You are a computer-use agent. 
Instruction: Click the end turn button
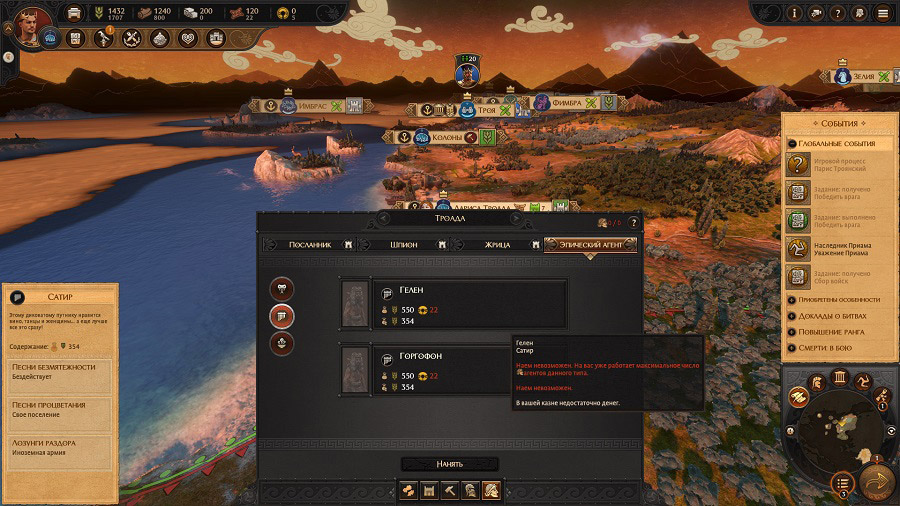click(x=878, y=482)
